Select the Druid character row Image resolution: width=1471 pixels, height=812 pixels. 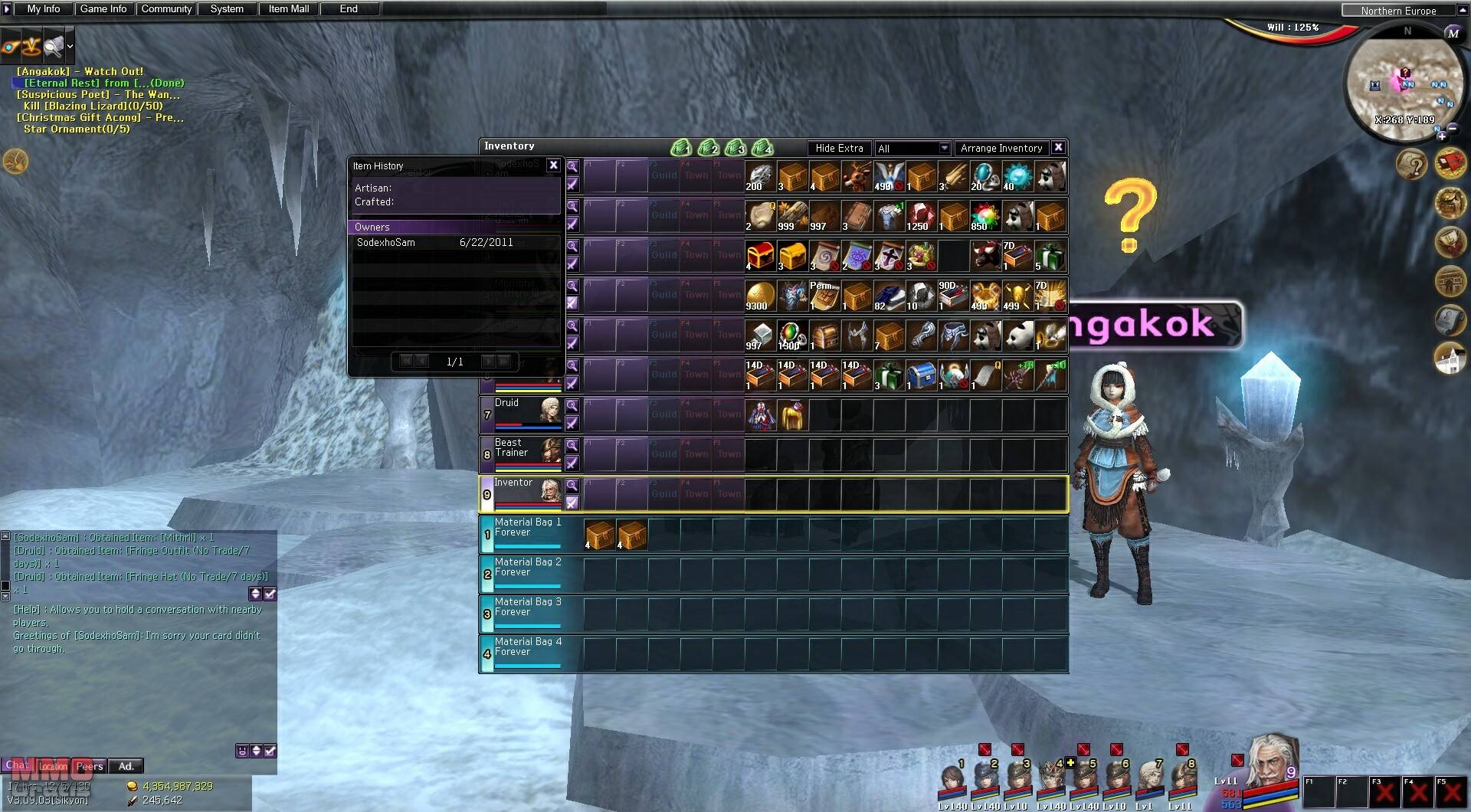point(521,414)
